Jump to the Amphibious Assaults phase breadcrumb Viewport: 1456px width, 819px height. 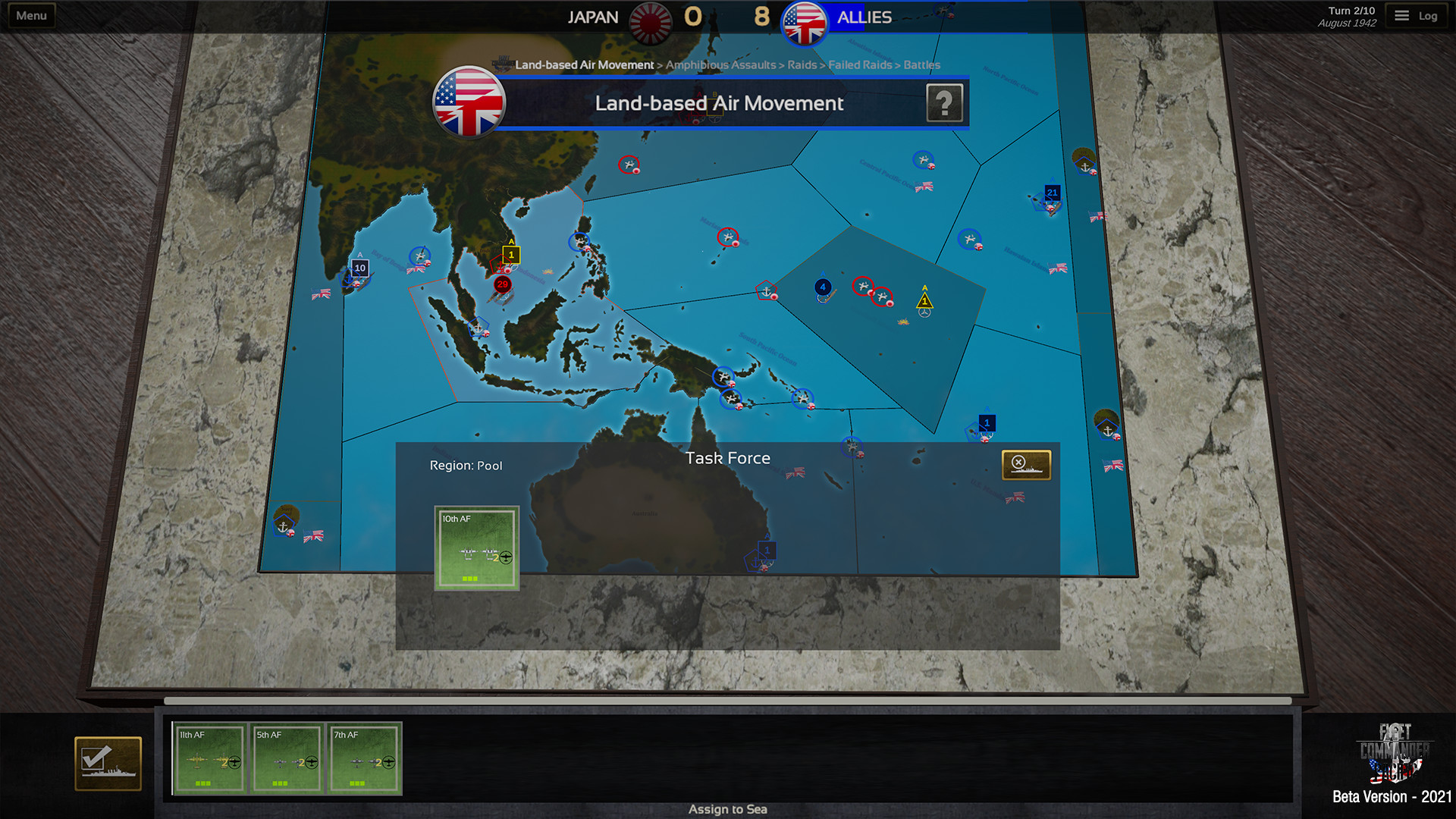click(720, 65)
